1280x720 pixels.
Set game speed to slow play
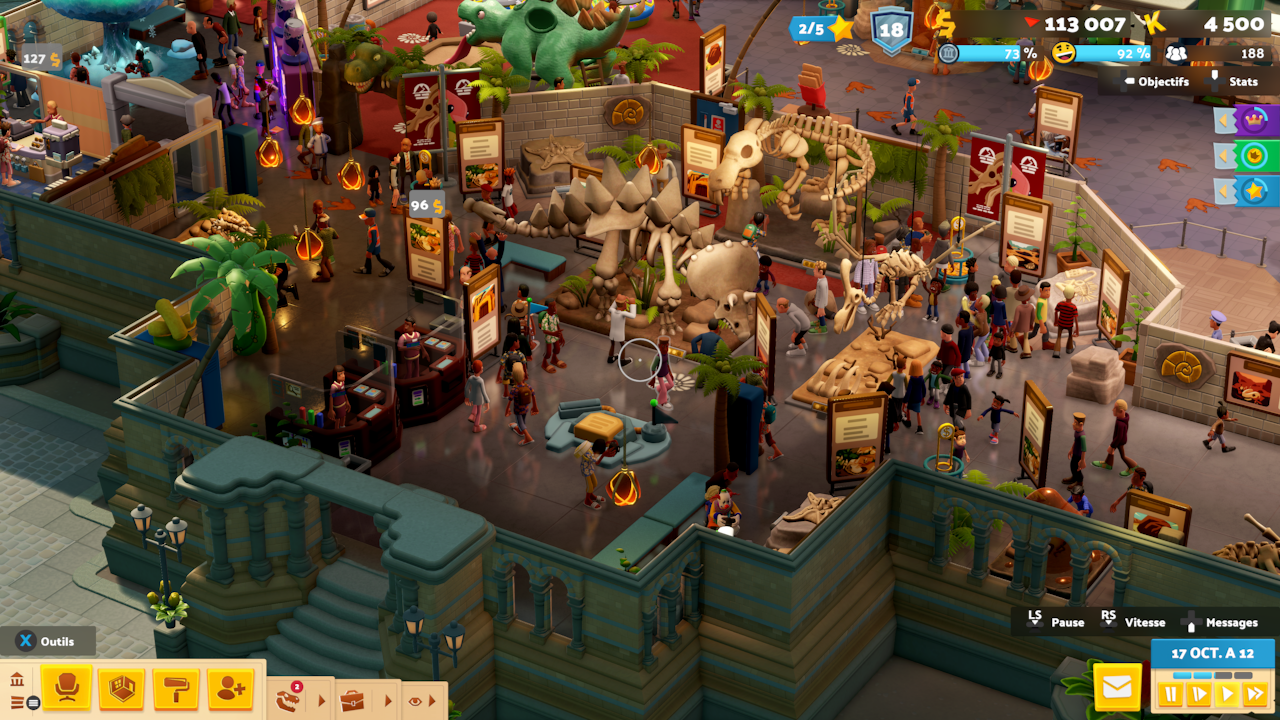coord(1198,694)
